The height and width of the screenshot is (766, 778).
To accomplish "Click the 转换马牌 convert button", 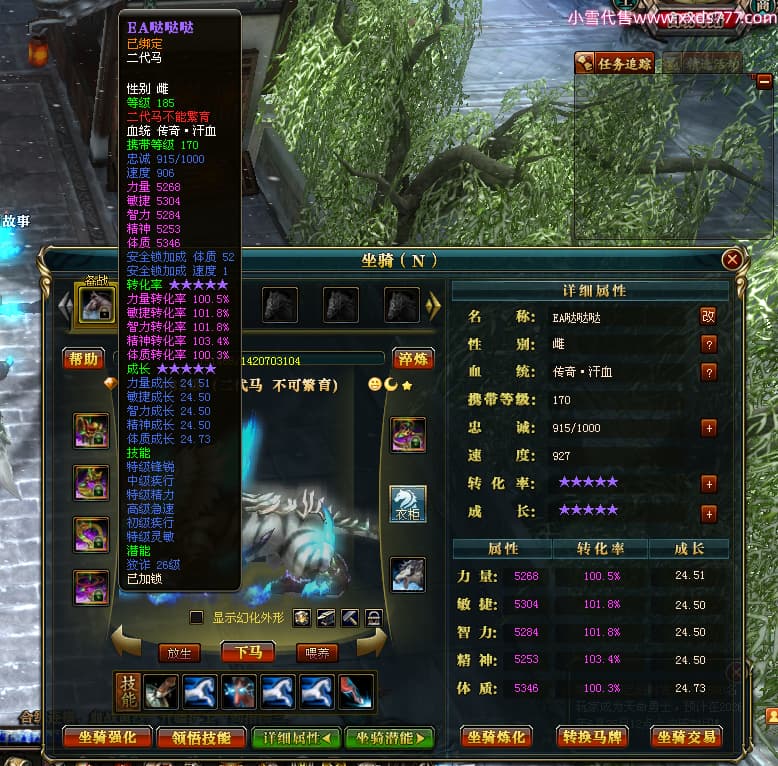I will click(591, 738).
